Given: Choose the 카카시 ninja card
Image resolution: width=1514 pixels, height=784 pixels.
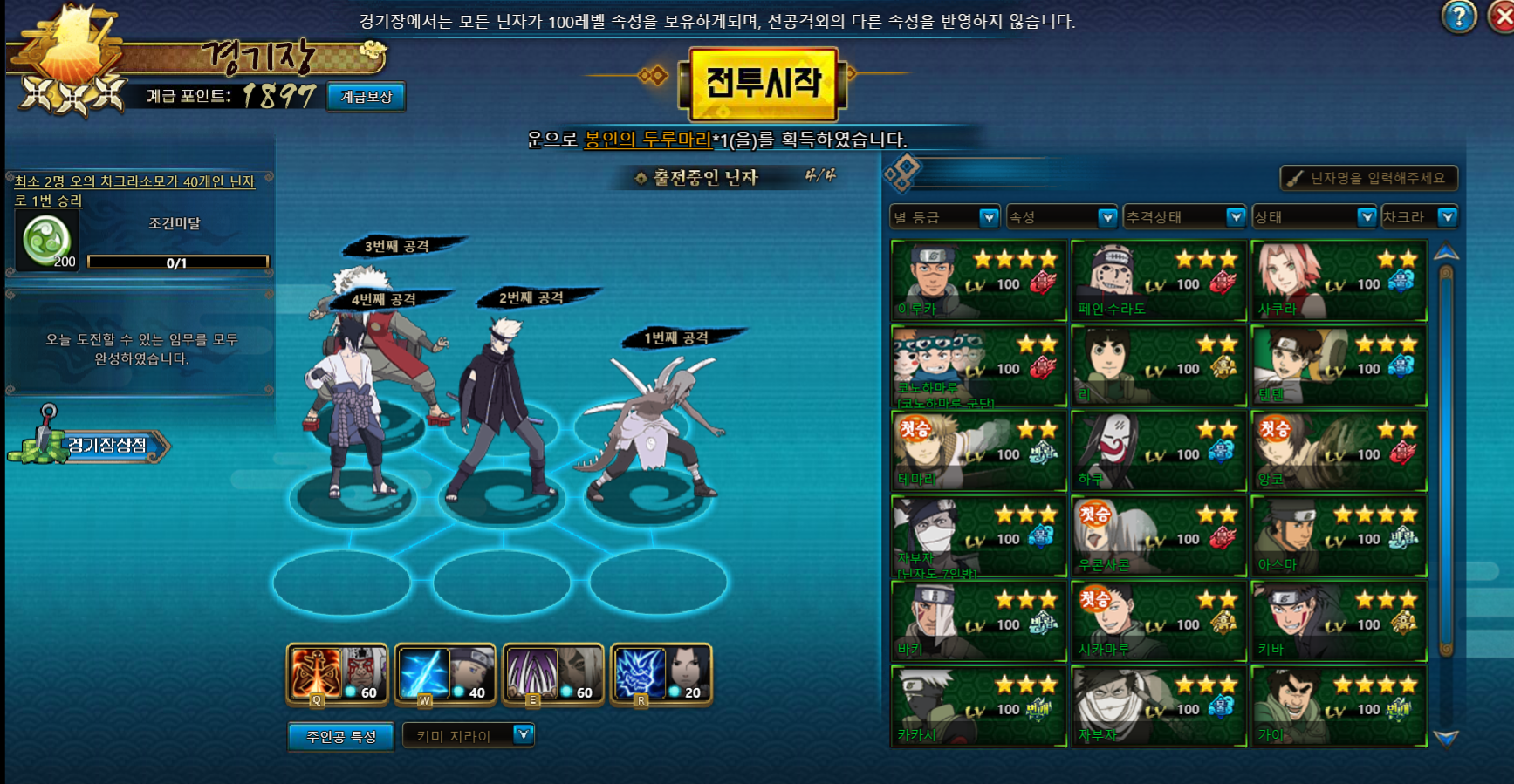Looking at the screenshot, I should pyautogui.click(x=978, y=706).
